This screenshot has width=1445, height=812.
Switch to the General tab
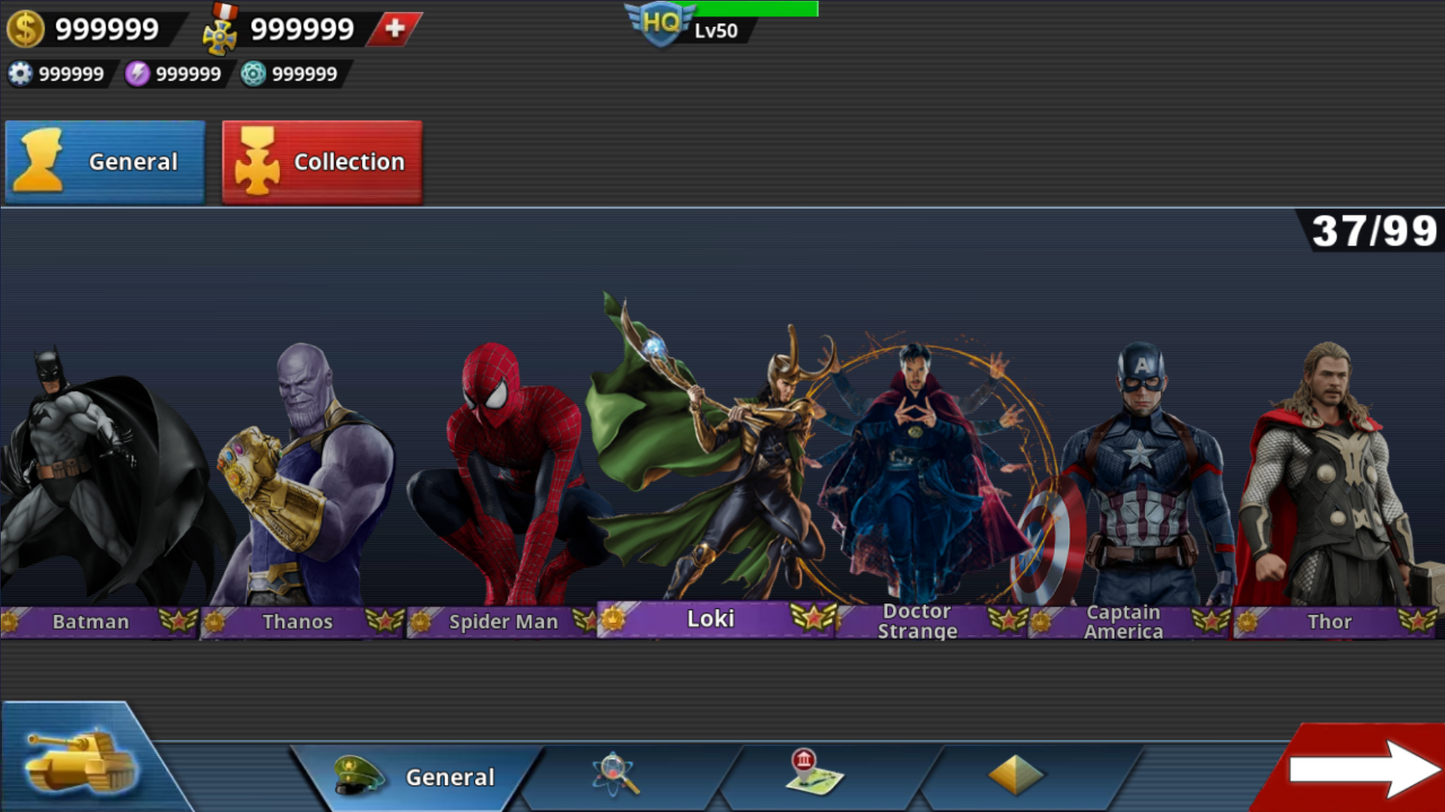coord(104,161)
